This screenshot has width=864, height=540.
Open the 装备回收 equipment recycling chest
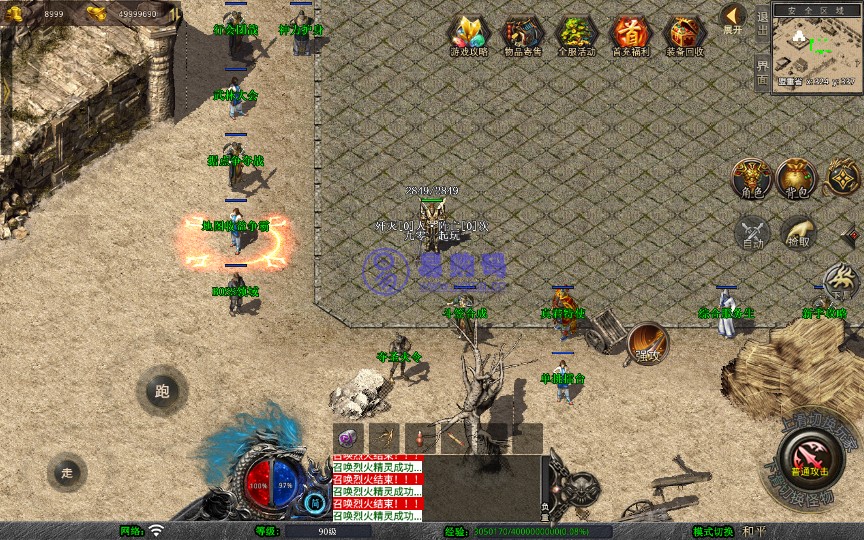684,36
